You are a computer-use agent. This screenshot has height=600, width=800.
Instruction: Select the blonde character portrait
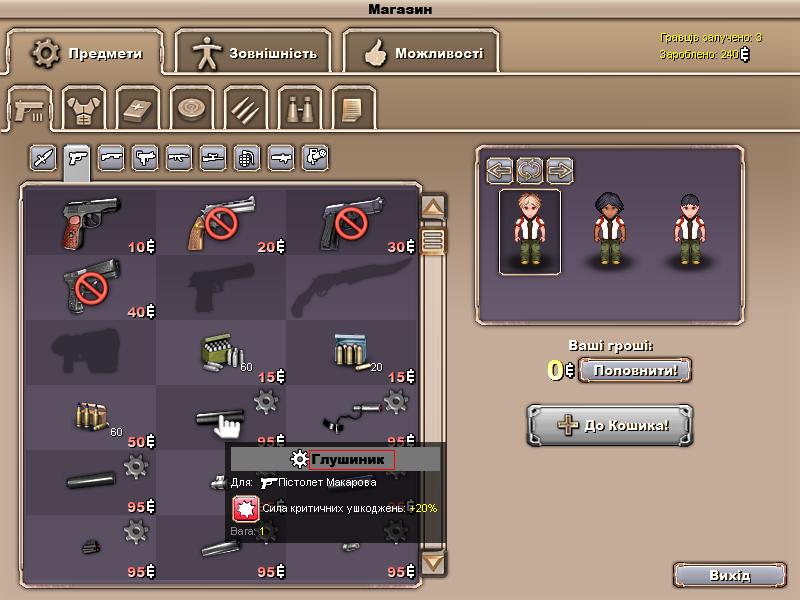530,230
